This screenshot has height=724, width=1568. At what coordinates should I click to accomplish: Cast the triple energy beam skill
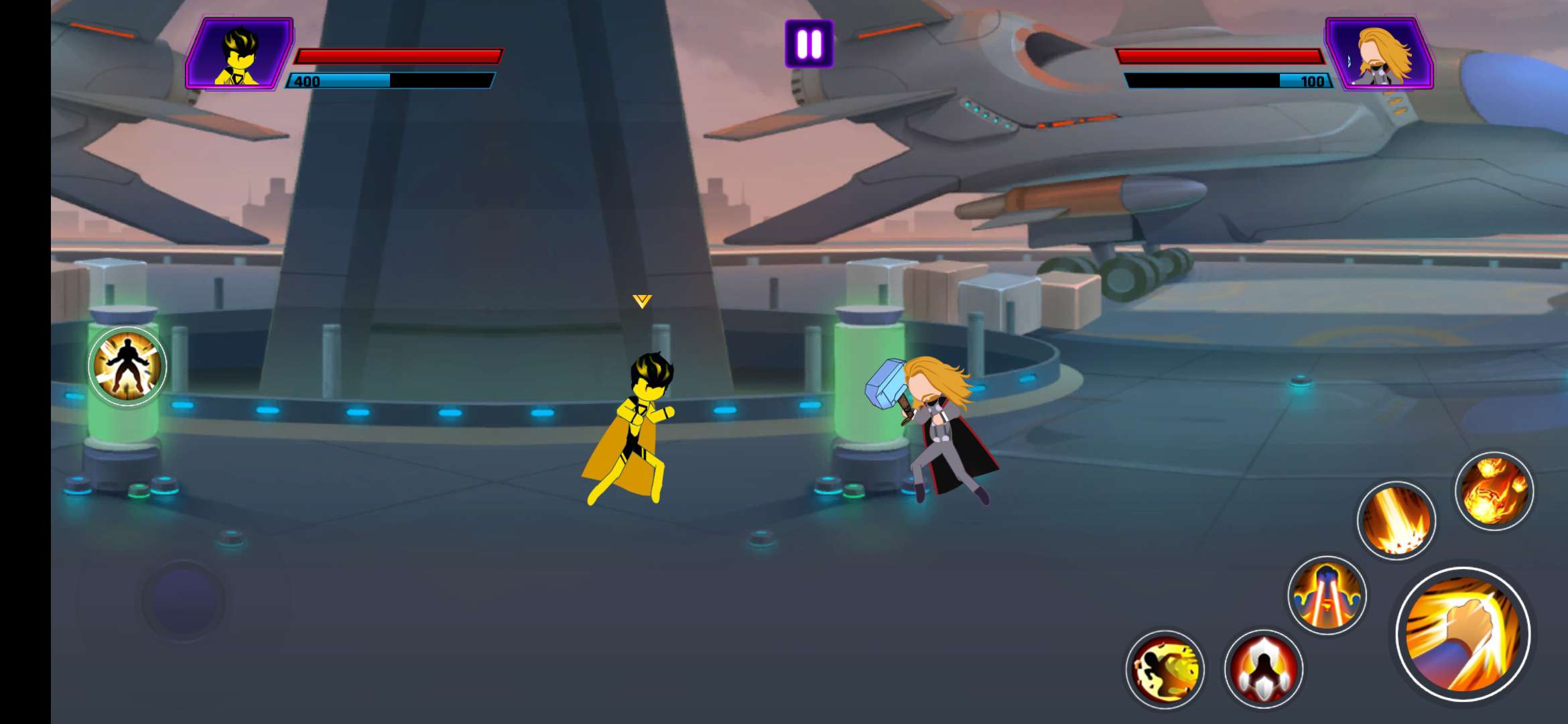(1327, 595)
